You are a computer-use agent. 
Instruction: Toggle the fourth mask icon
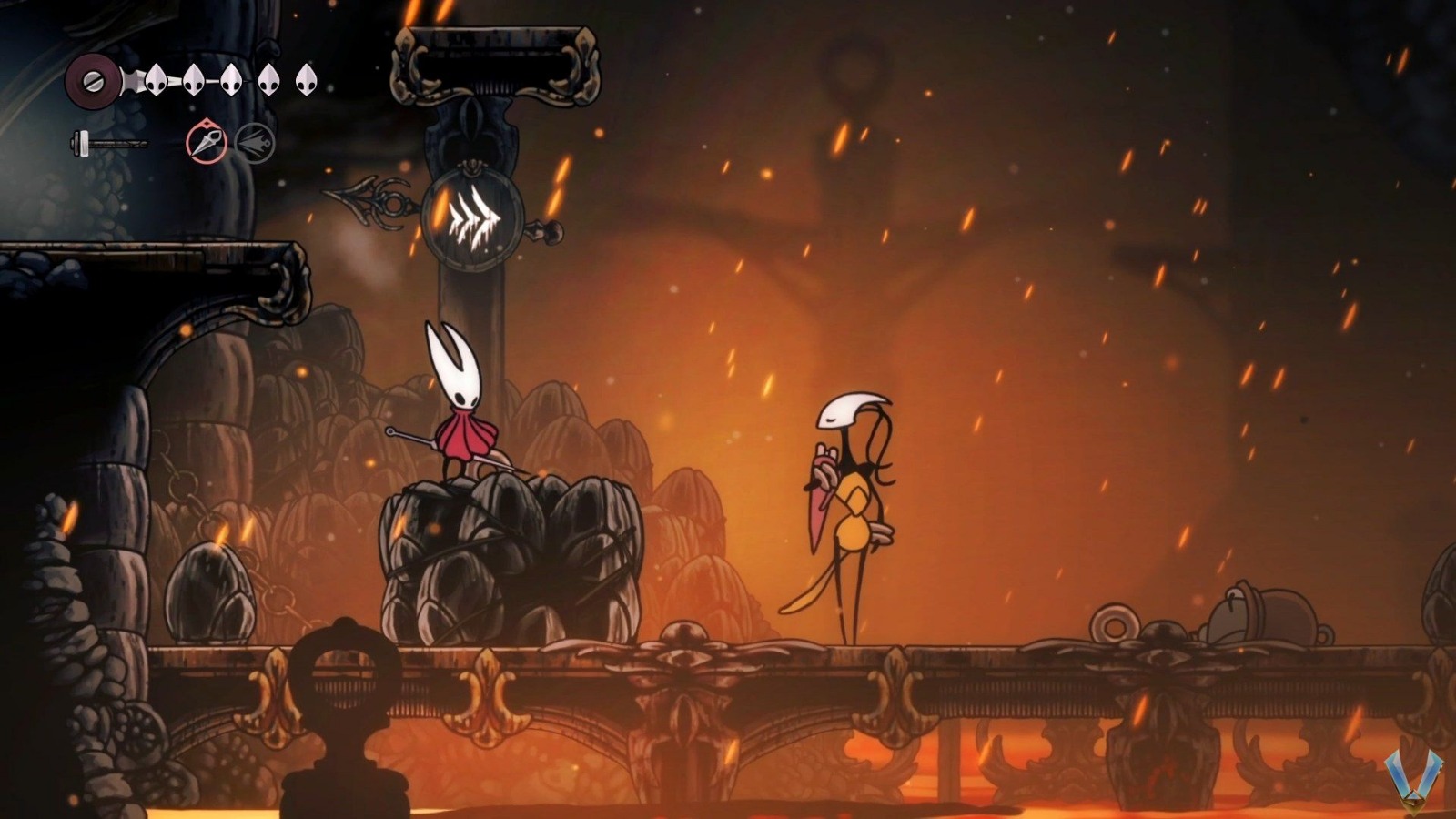tap(269, 79)
